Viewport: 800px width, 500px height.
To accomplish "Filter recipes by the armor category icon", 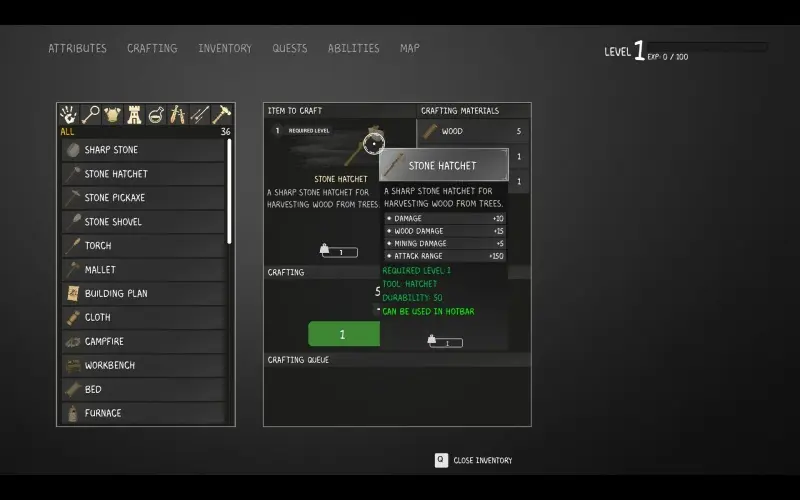I will [x=112, y=114].
